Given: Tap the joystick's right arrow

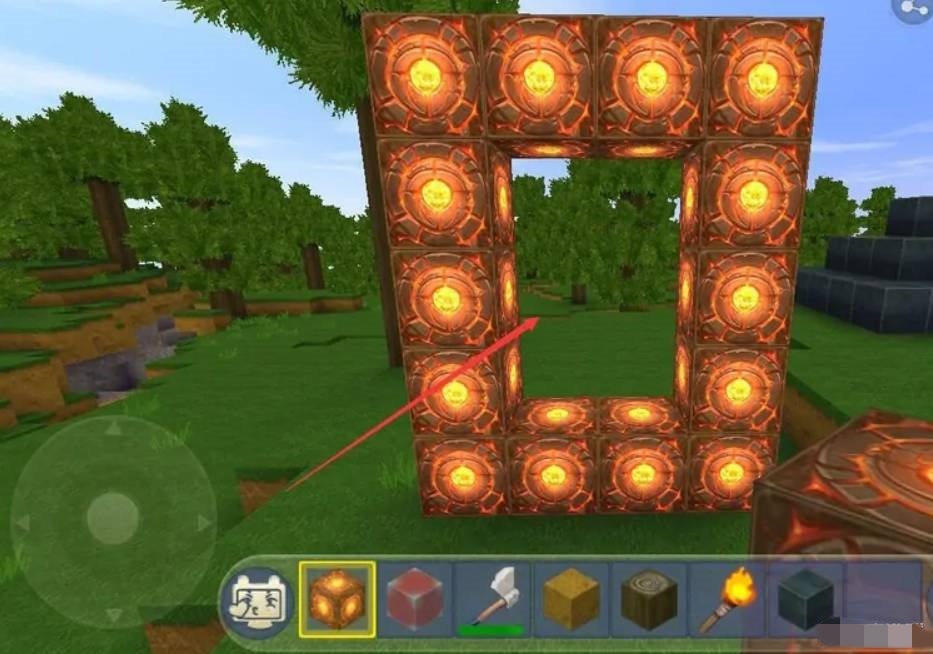Looking at the screenshot, I should tap(203, 522).
